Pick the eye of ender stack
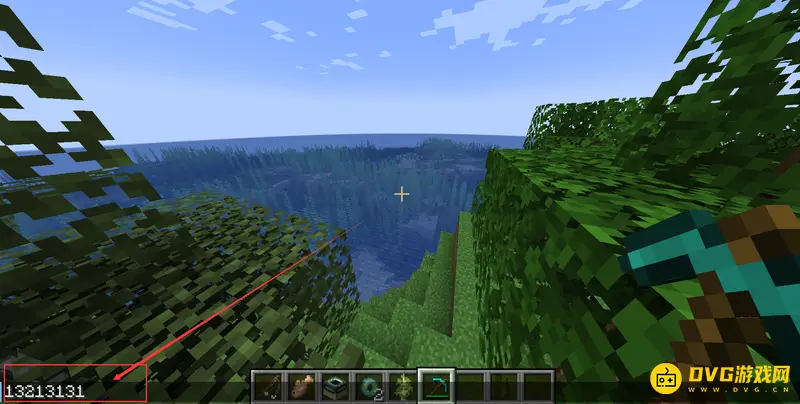The height and width of the screenshot is (404, 800). pyautogui.click(x=369, y=387)
